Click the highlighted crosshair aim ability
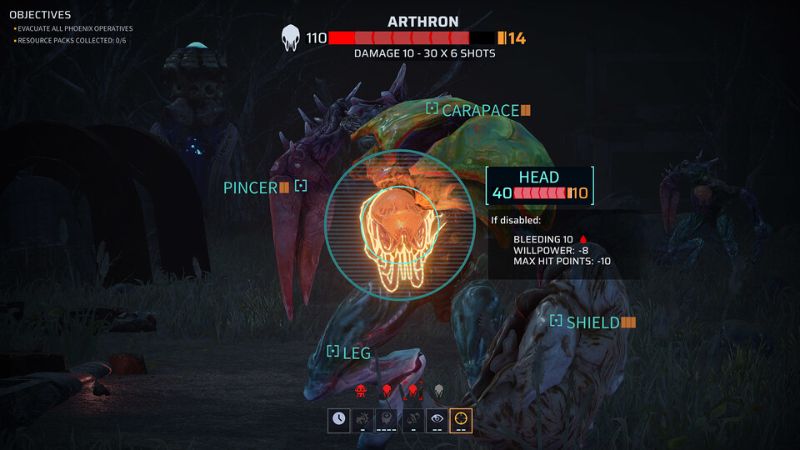800x450 pixels. pos(461,419)
